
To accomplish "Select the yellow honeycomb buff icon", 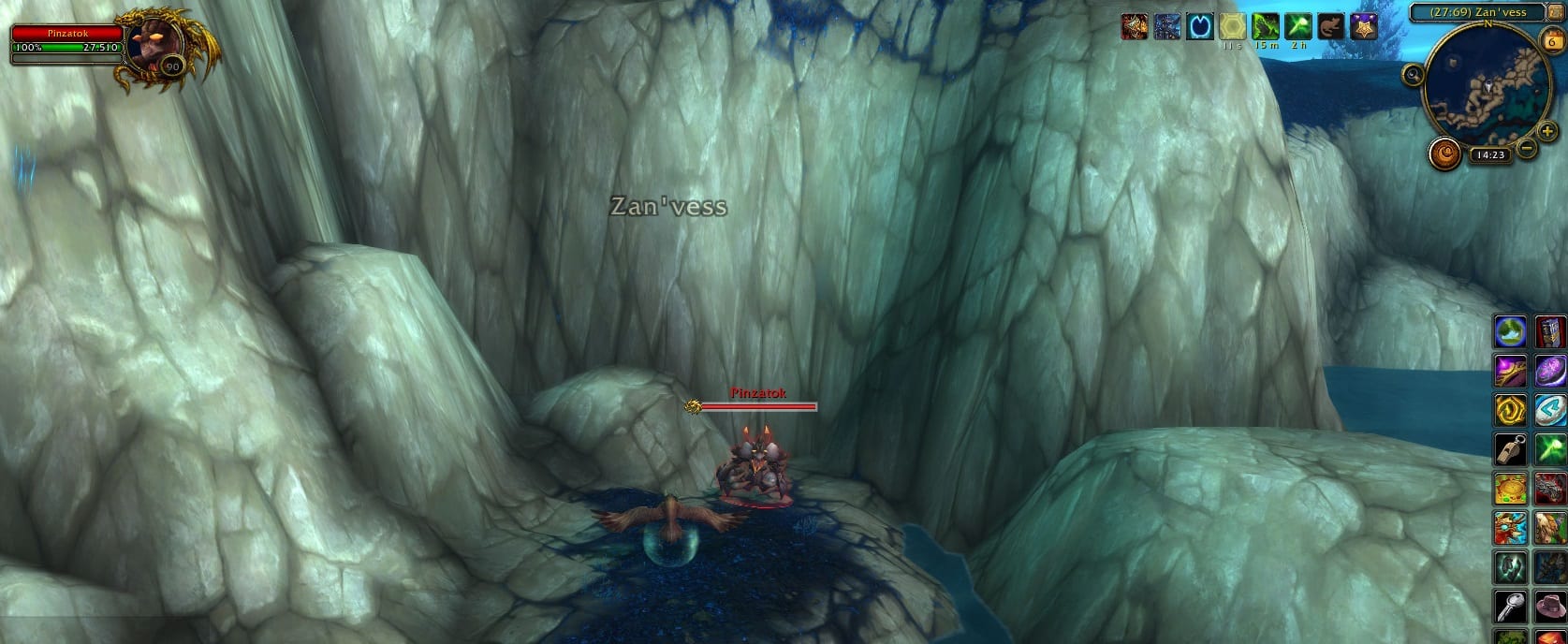I will tap(1232, 26).
